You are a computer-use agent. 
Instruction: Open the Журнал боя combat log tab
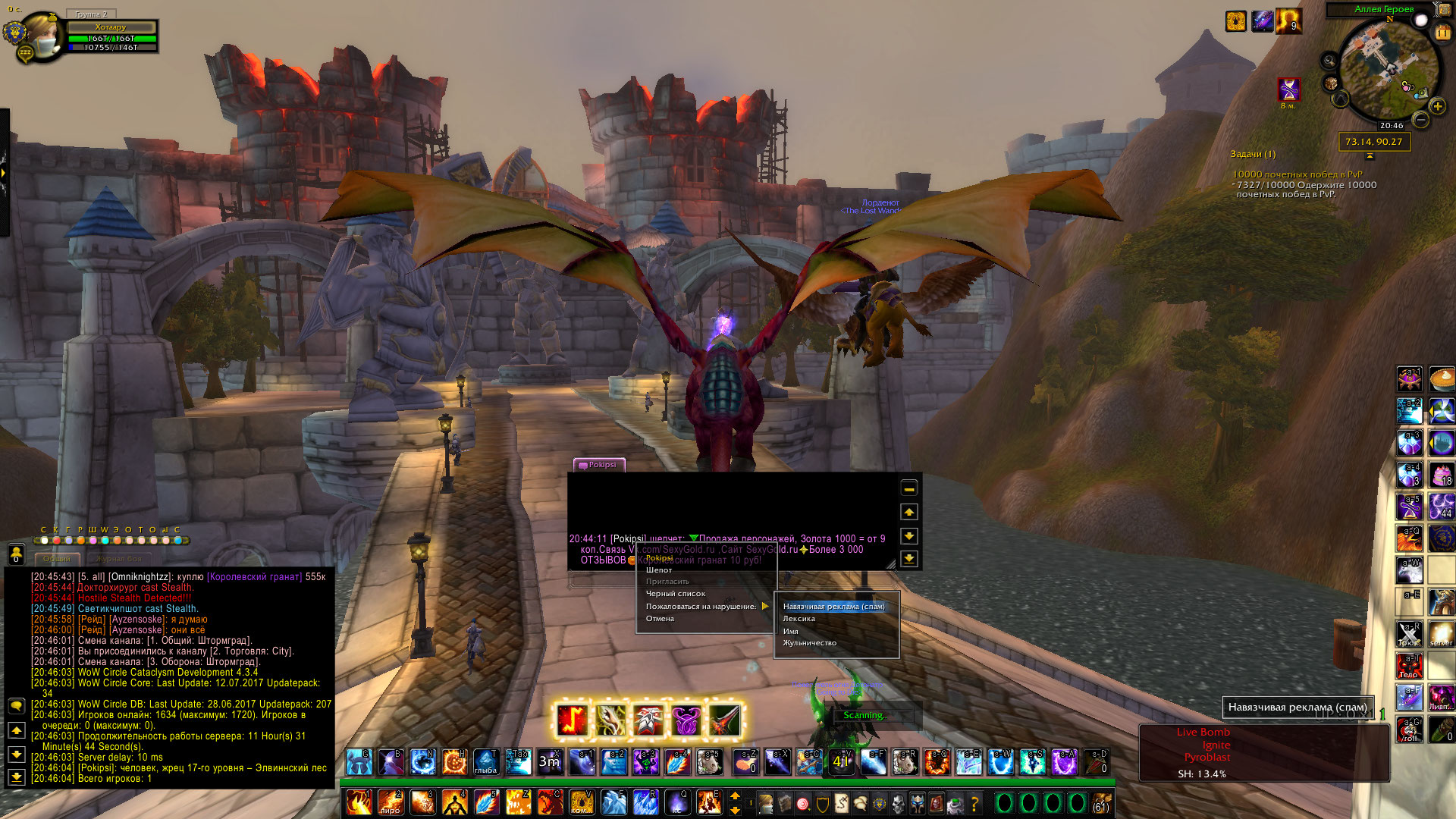point(118,559)
